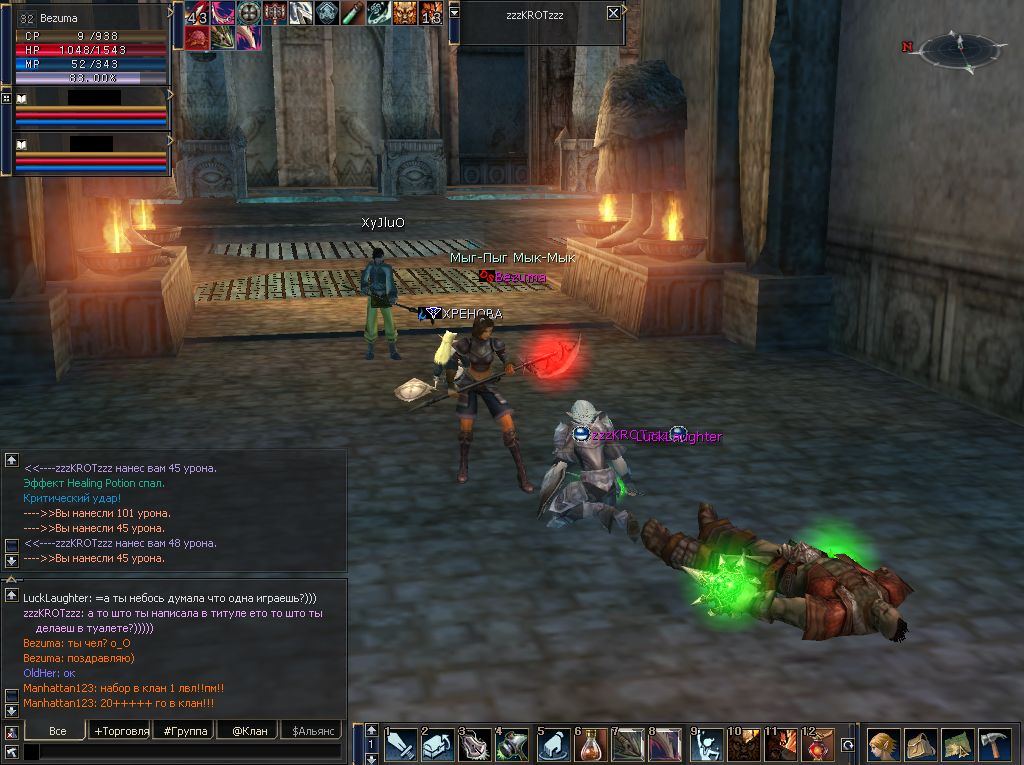Activate the gauntlet skill in hotbar slot 5
Viewport: 1024px width, 765px height.
point(552,746)
